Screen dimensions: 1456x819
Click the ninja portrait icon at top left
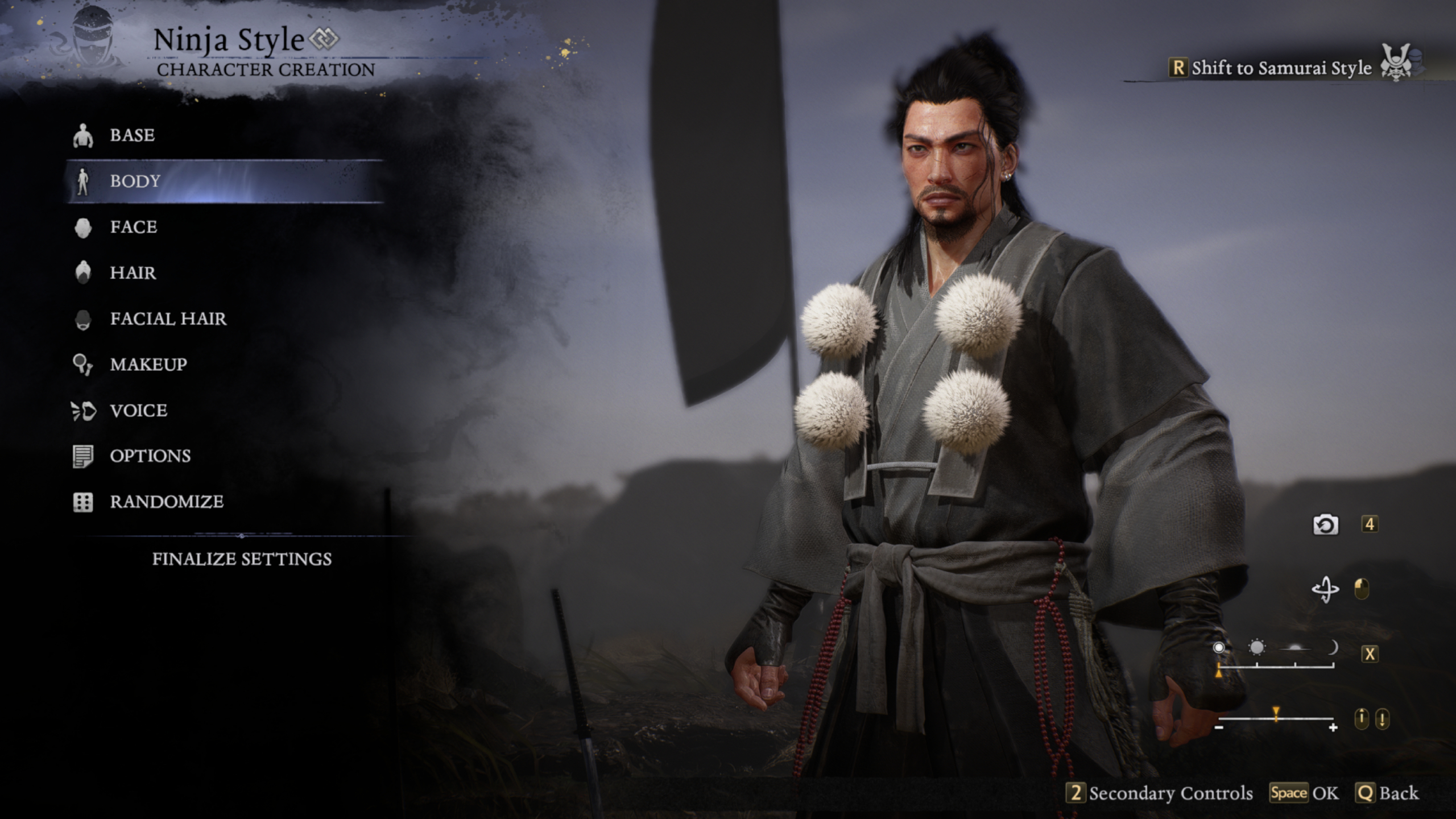(x=93, y=39)
